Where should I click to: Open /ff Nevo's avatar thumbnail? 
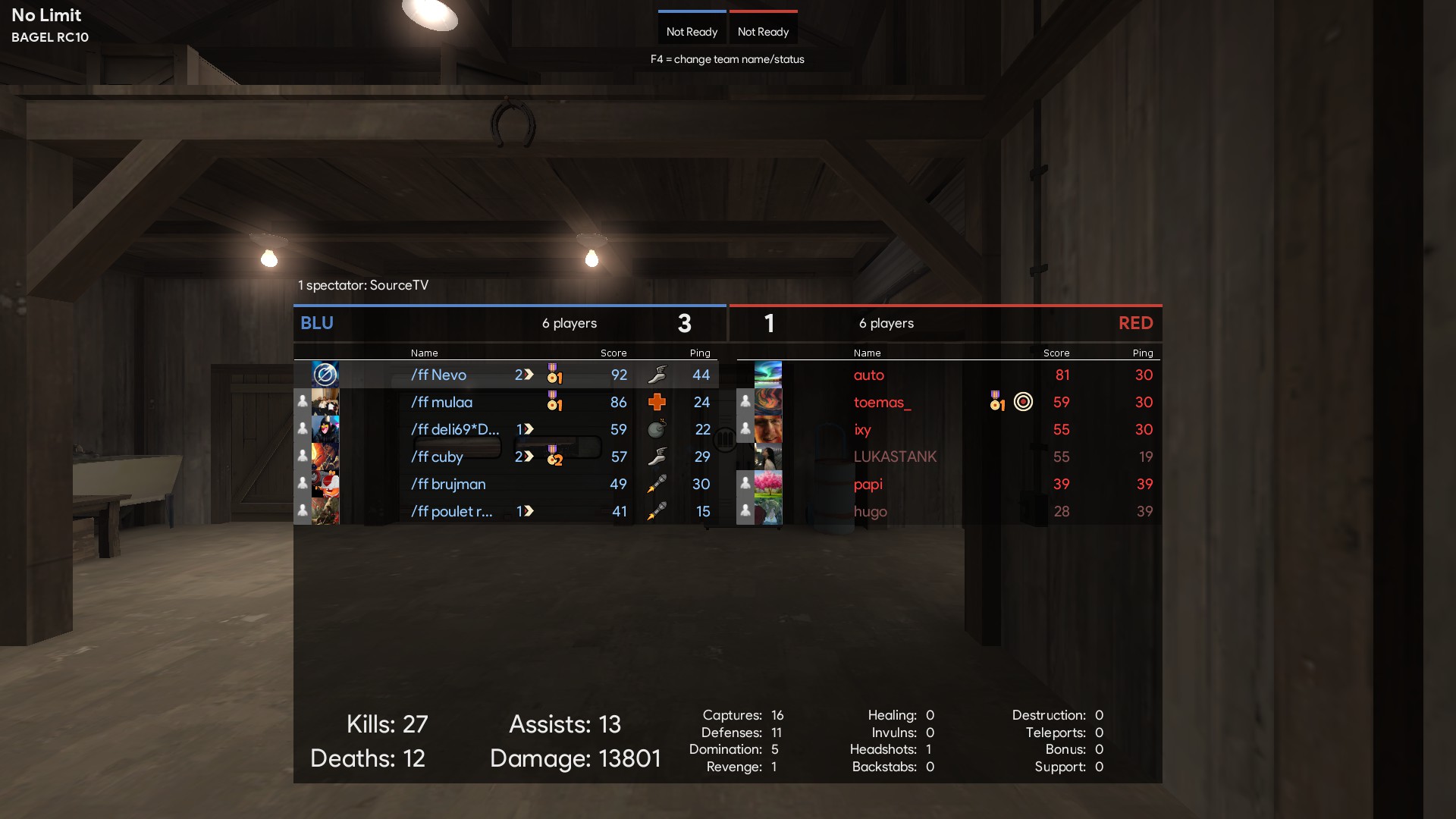pyautogui.click(x=325, y=375)
